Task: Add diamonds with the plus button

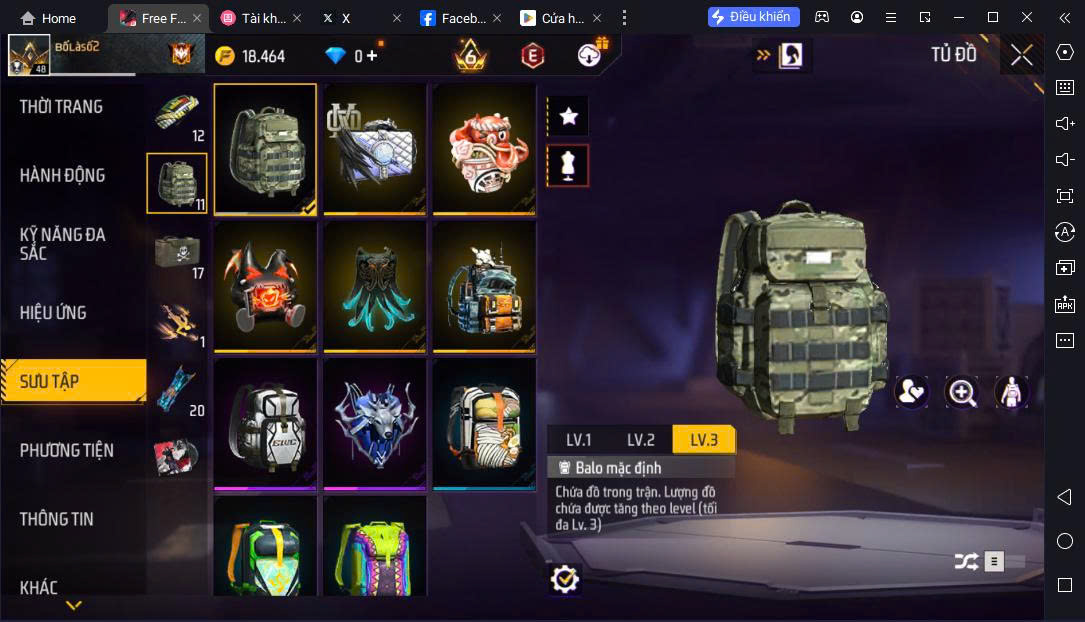Action: coord(372,56)
